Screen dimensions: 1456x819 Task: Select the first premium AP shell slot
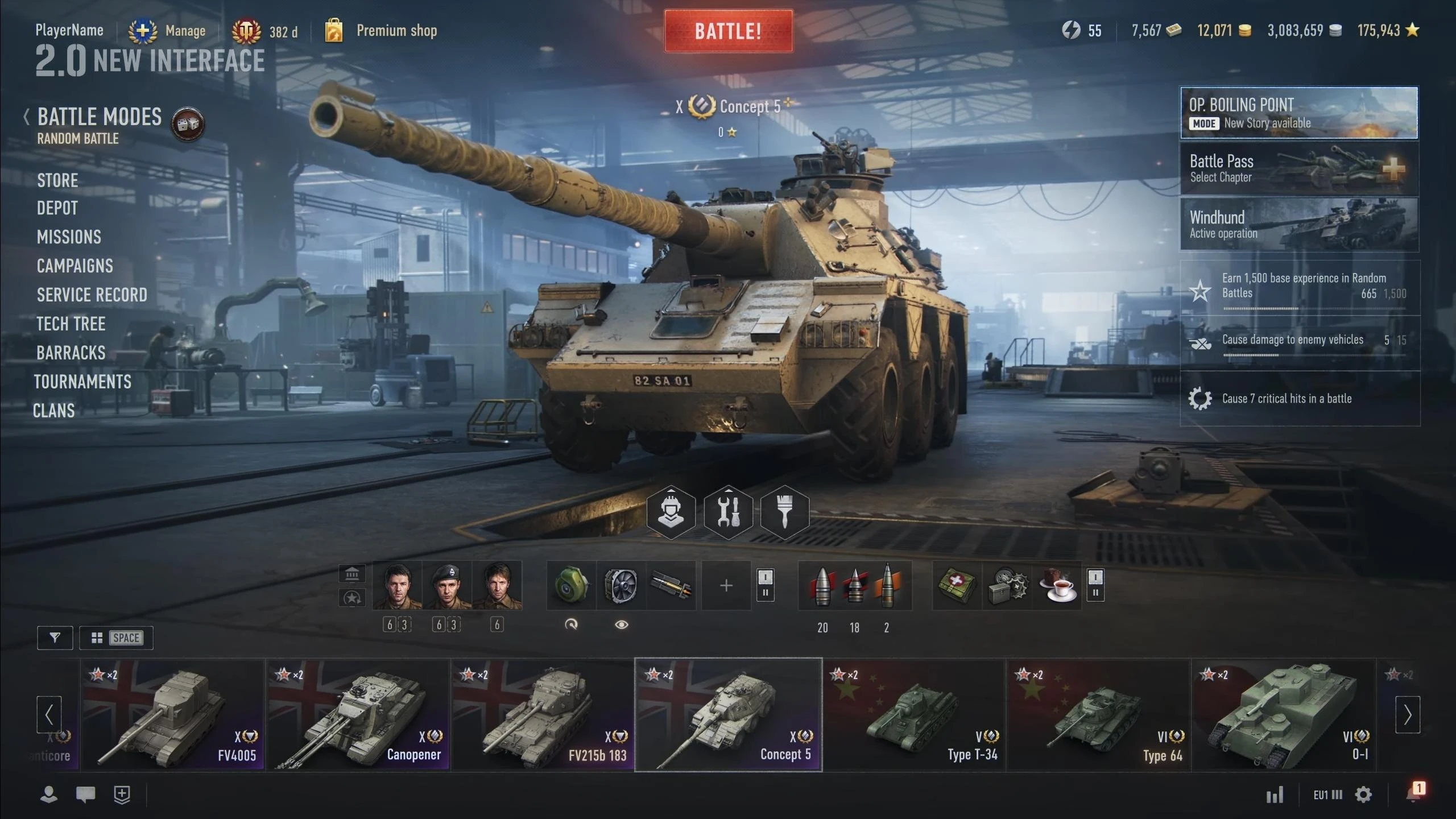click(822, 585)
